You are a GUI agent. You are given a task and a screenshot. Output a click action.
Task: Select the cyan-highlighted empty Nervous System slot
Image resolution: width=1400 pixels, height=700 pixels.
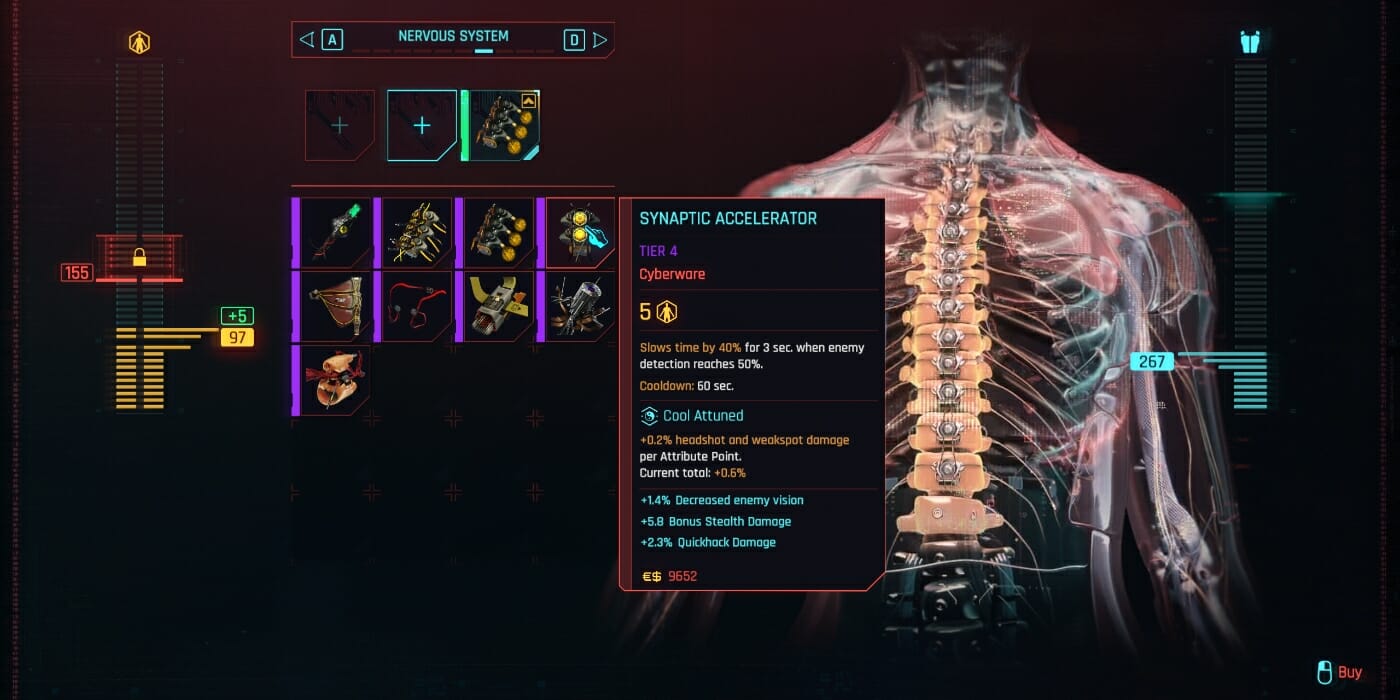pyautogui.click(x=422, y=125)
